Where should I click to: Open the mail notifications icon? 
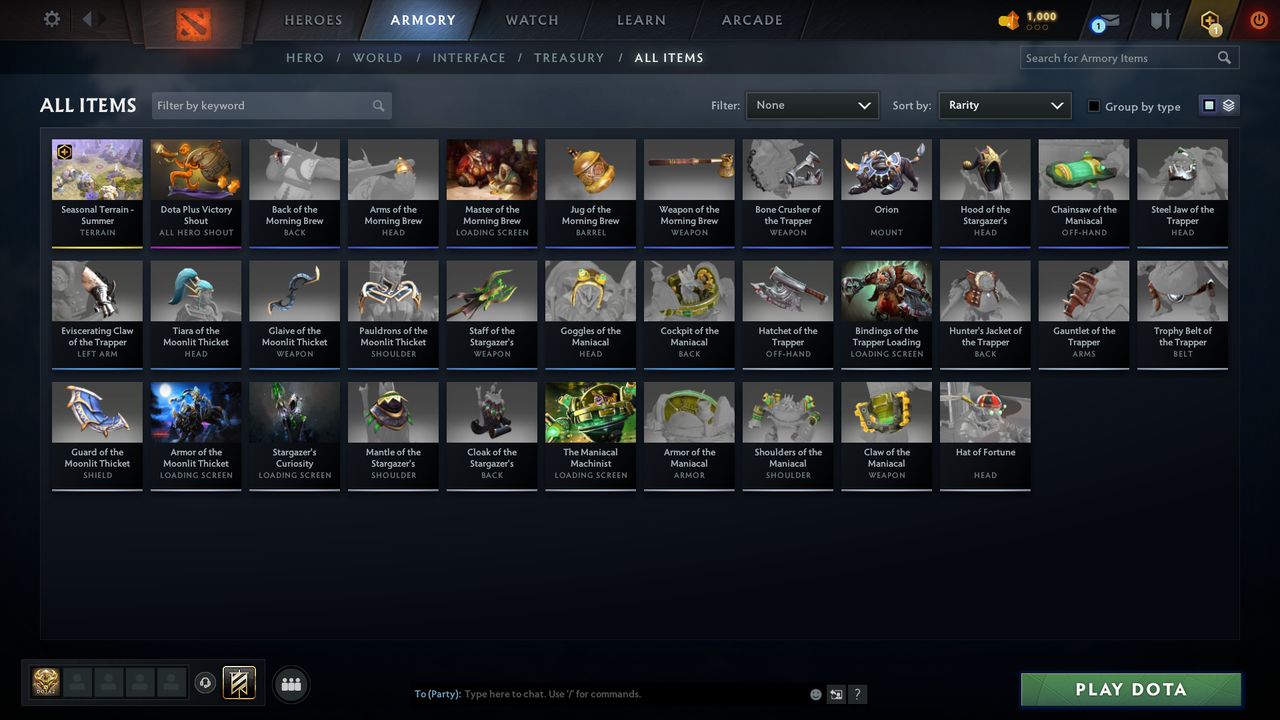(x=1105, y=20)
